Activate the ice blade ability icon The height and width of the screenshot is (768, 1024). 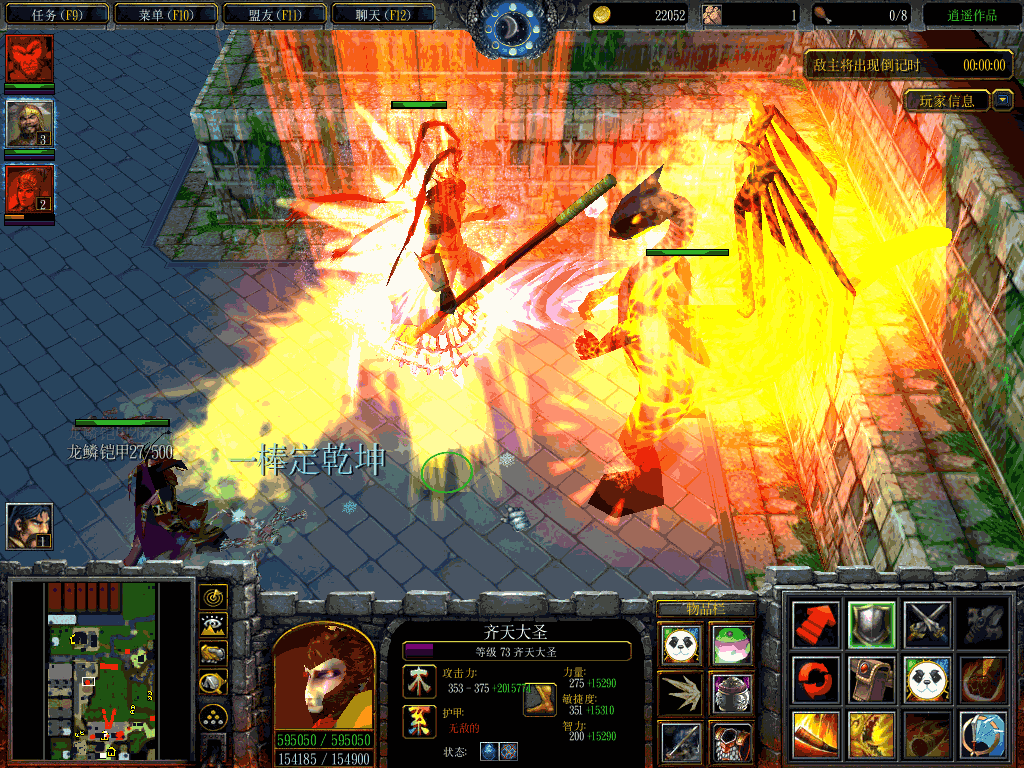(981, 735)
